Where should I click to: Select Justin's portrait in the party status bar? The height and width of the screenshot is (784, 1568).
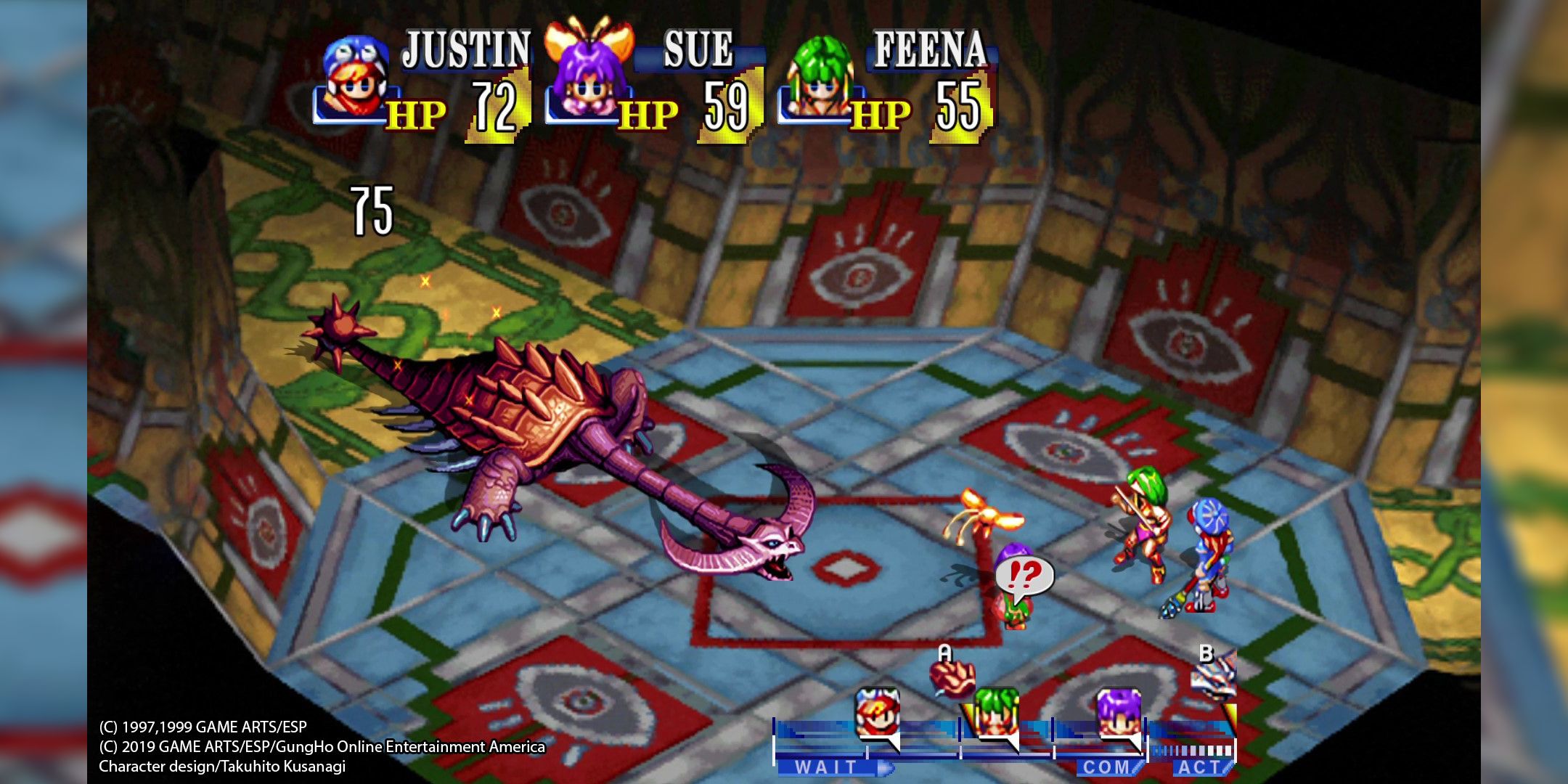tap(354, 80)
